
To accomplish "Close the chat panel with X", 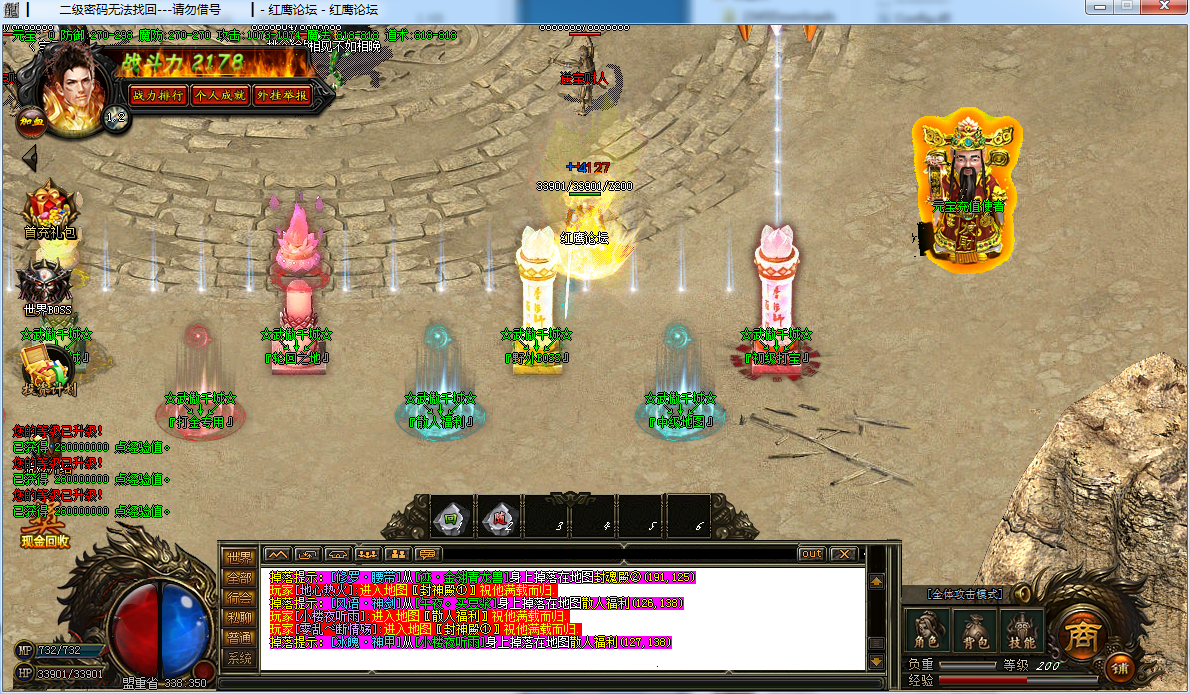I will click(x=844, y=554).
